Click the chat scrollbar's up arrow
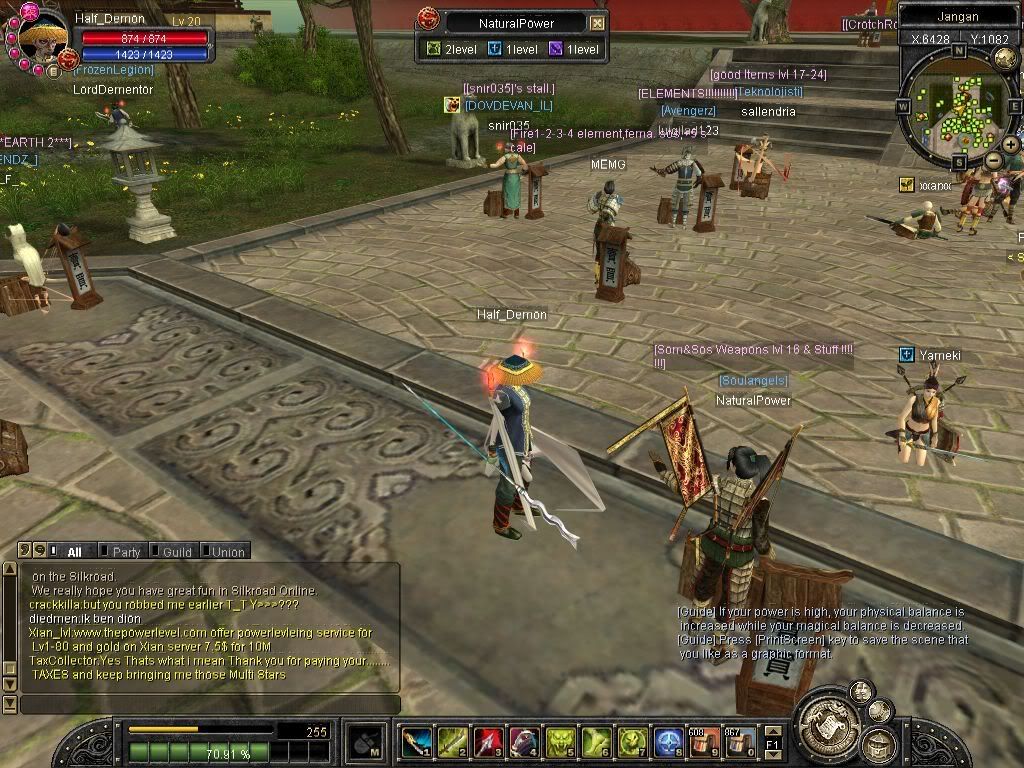 point(10,569)
